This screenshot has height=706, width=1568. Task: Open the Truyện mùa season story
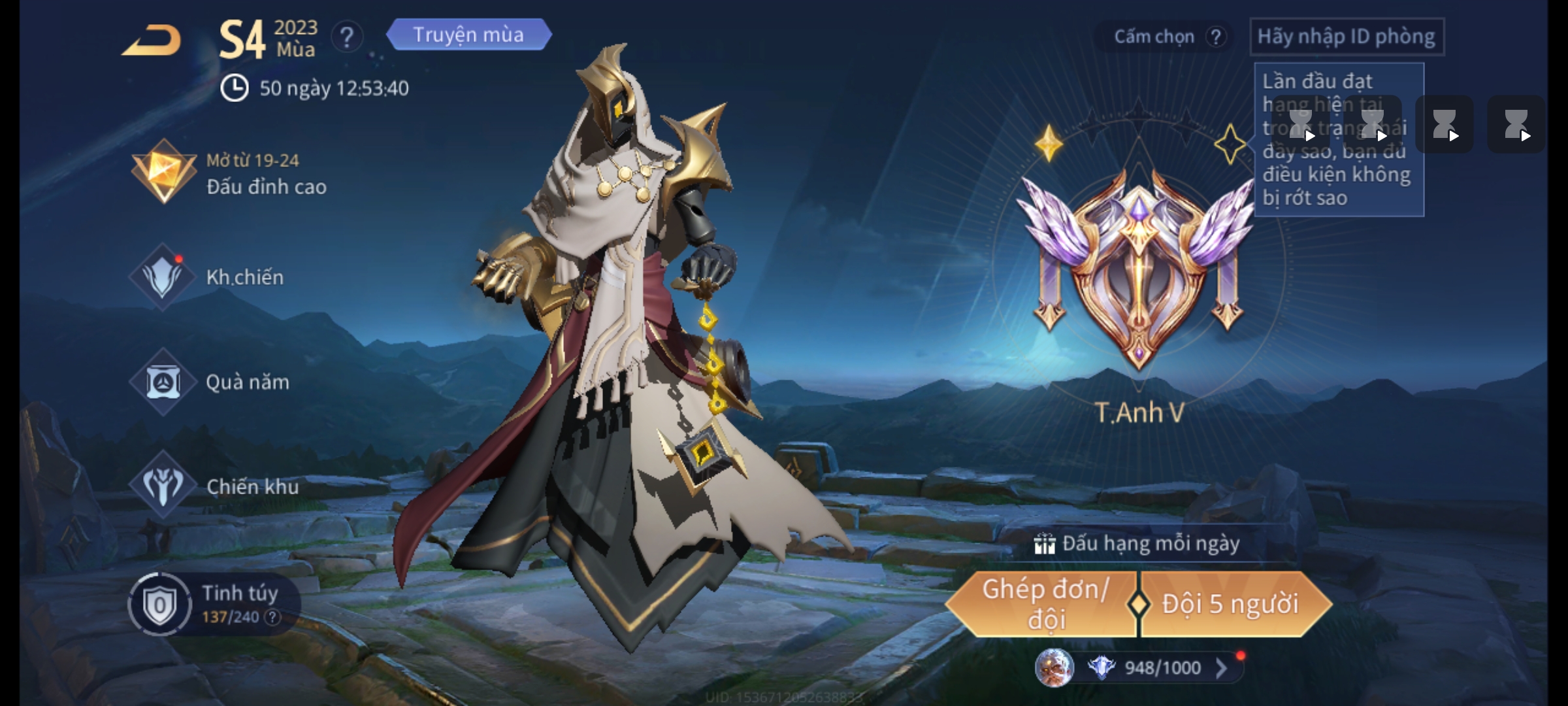[x=468, y=35]
